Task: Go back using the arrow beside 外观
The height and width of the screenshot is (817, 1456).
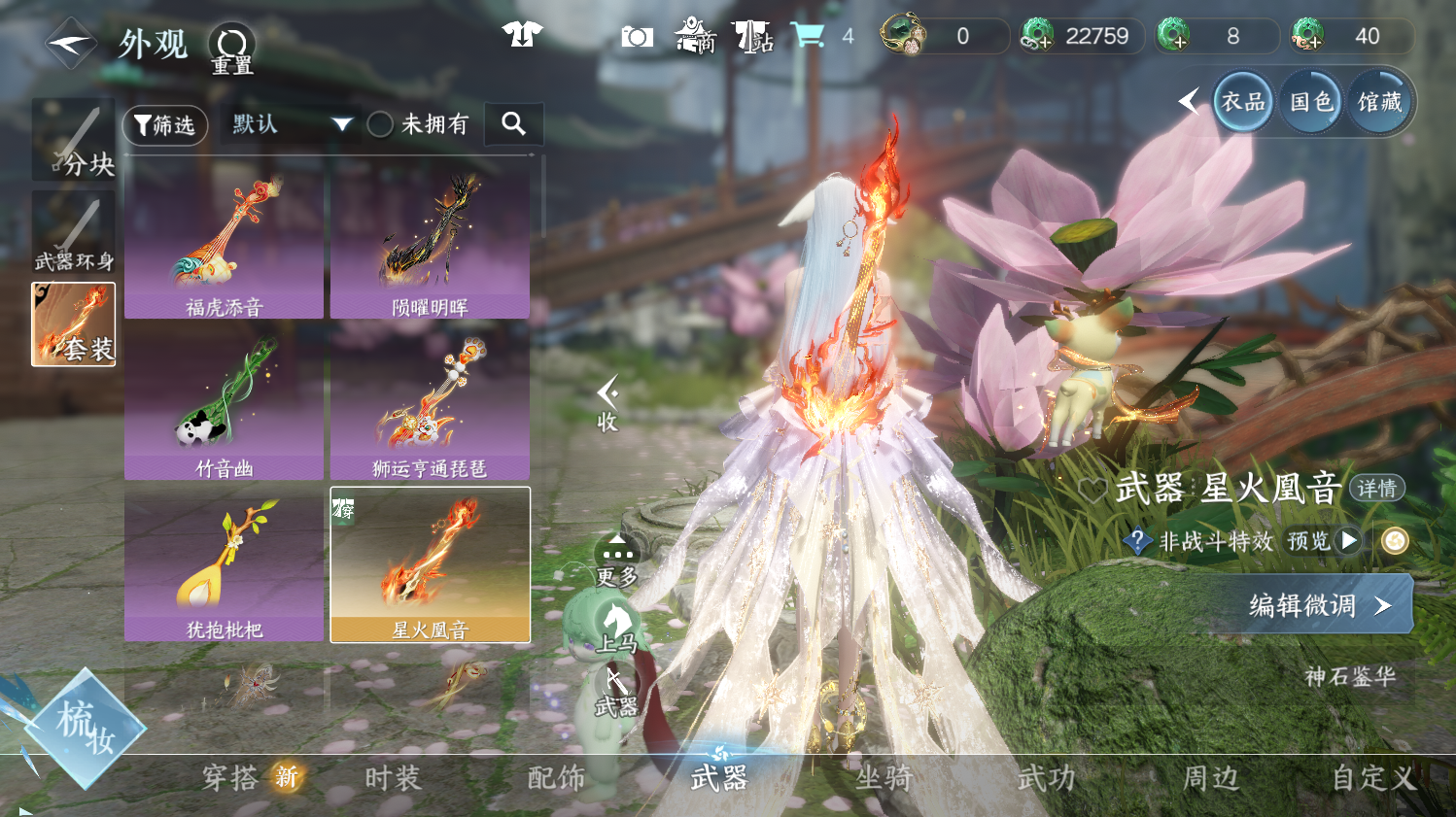Action: click(70, 44)
